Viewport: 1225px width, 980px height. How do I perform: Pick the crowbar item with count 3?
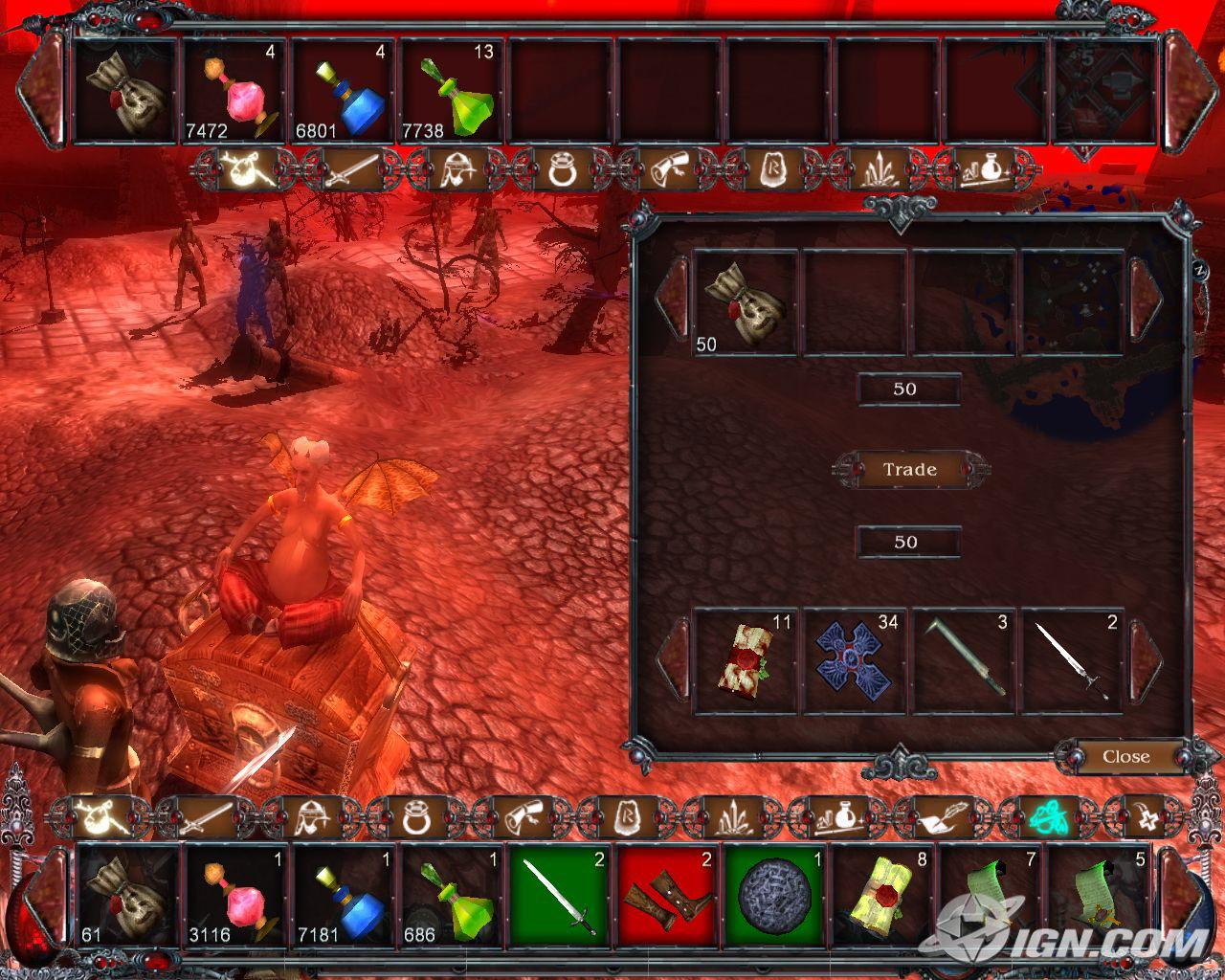(964, 661)
